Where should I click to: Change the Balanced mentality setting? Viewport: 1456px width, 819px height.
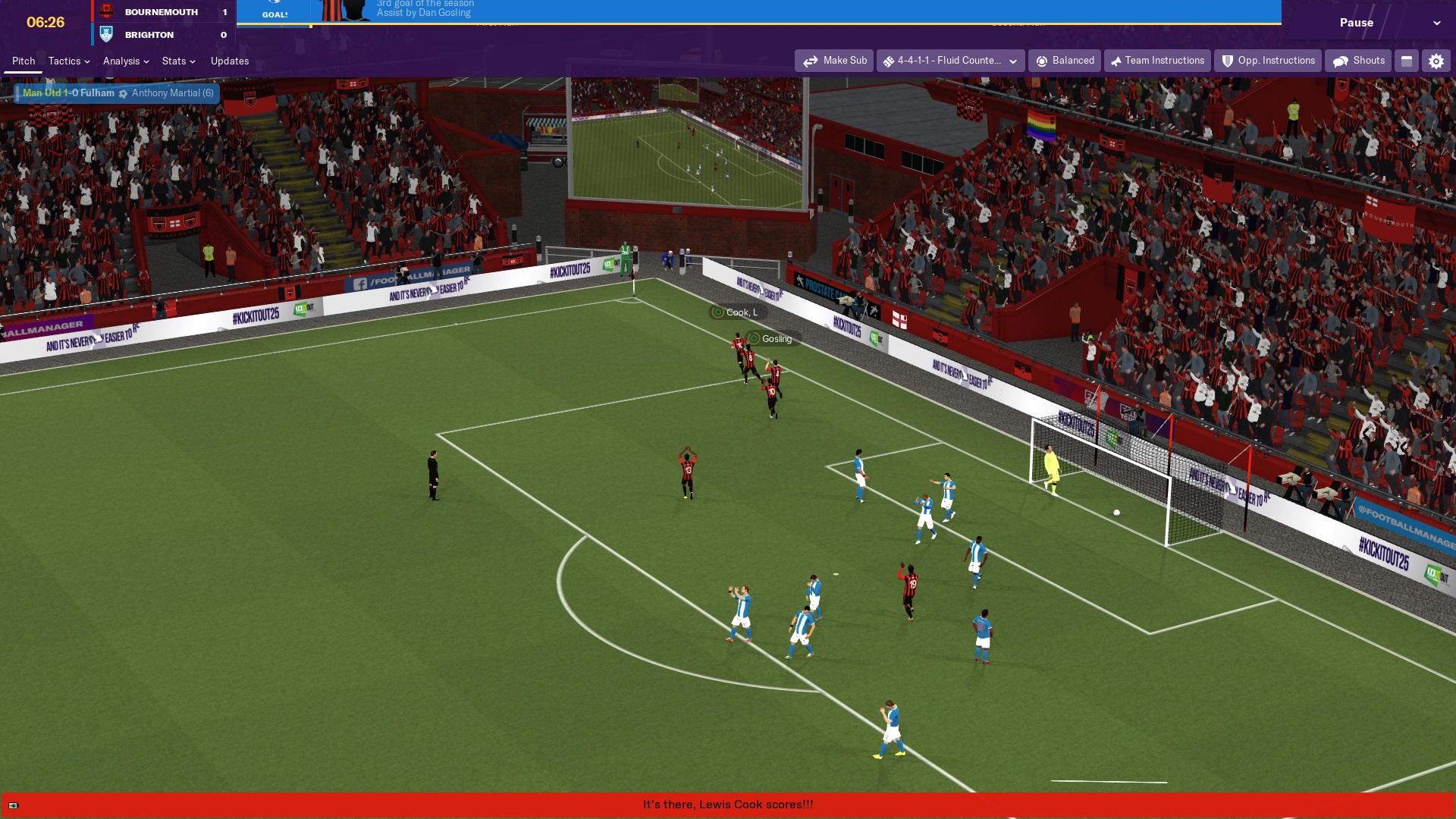pyautogui.click(x=1065, y=61)
